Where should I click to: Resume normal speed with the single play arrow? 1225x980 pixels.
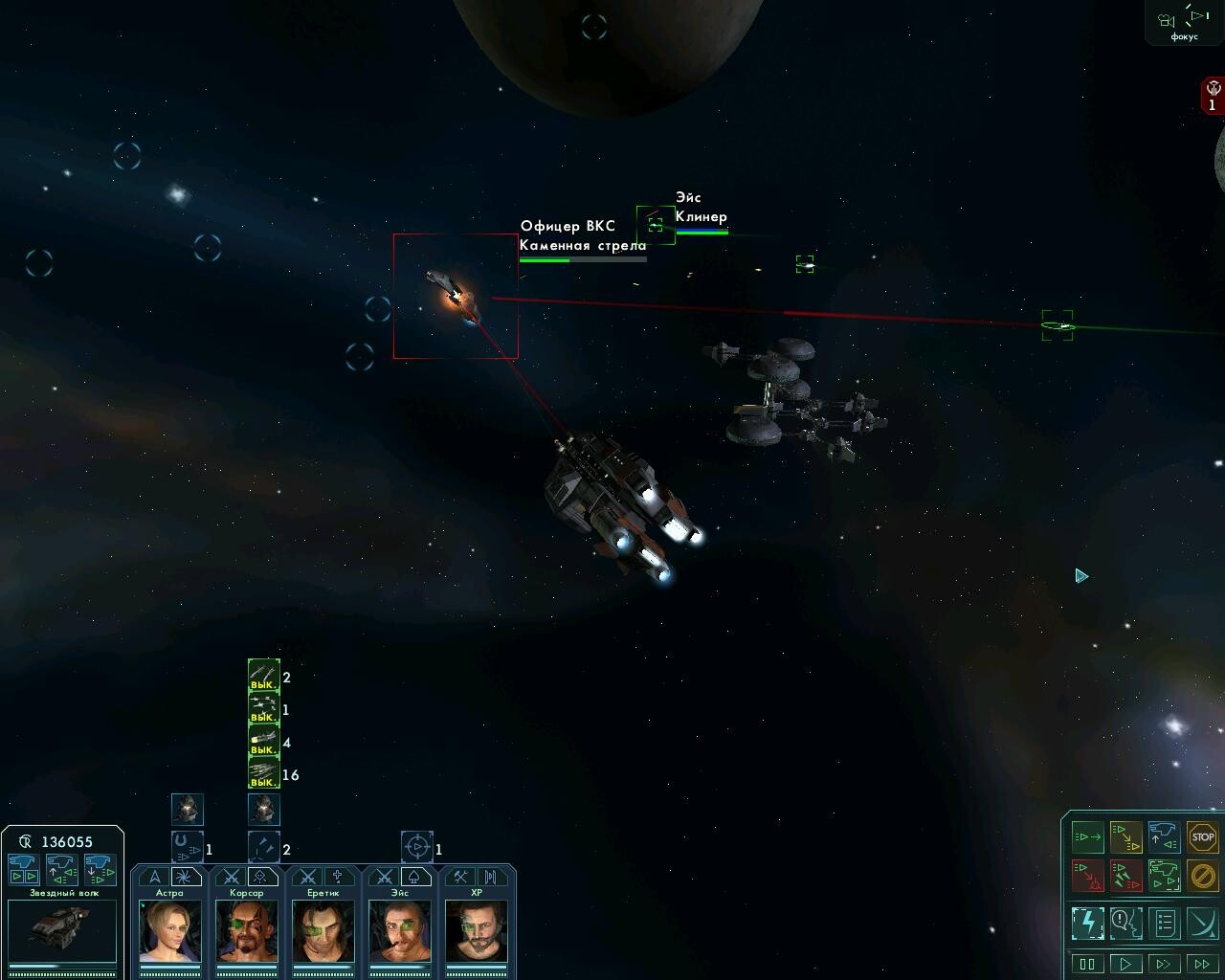1126,963
